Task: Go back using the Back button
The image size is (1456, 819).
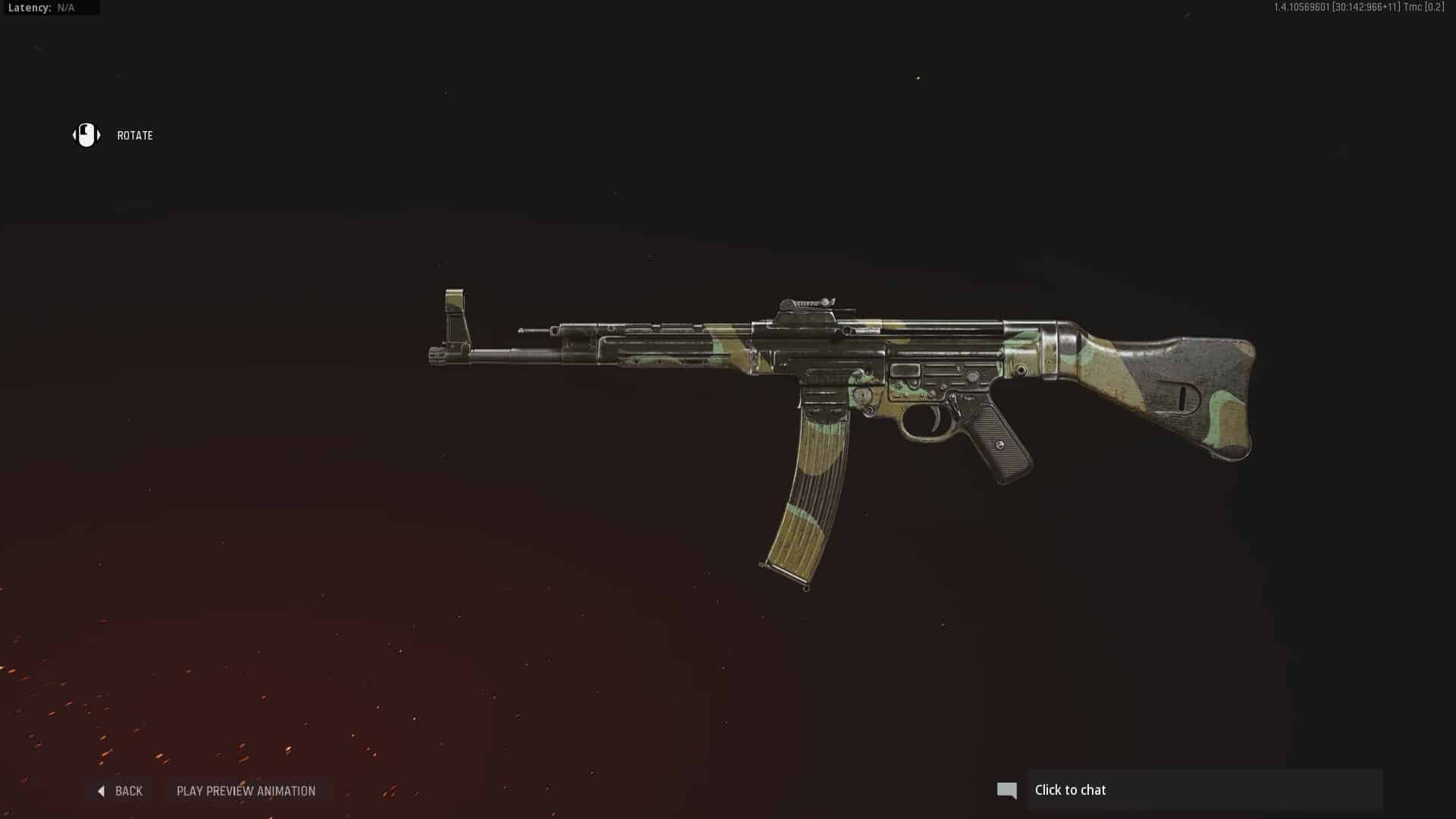Action: tap(121, 791)
